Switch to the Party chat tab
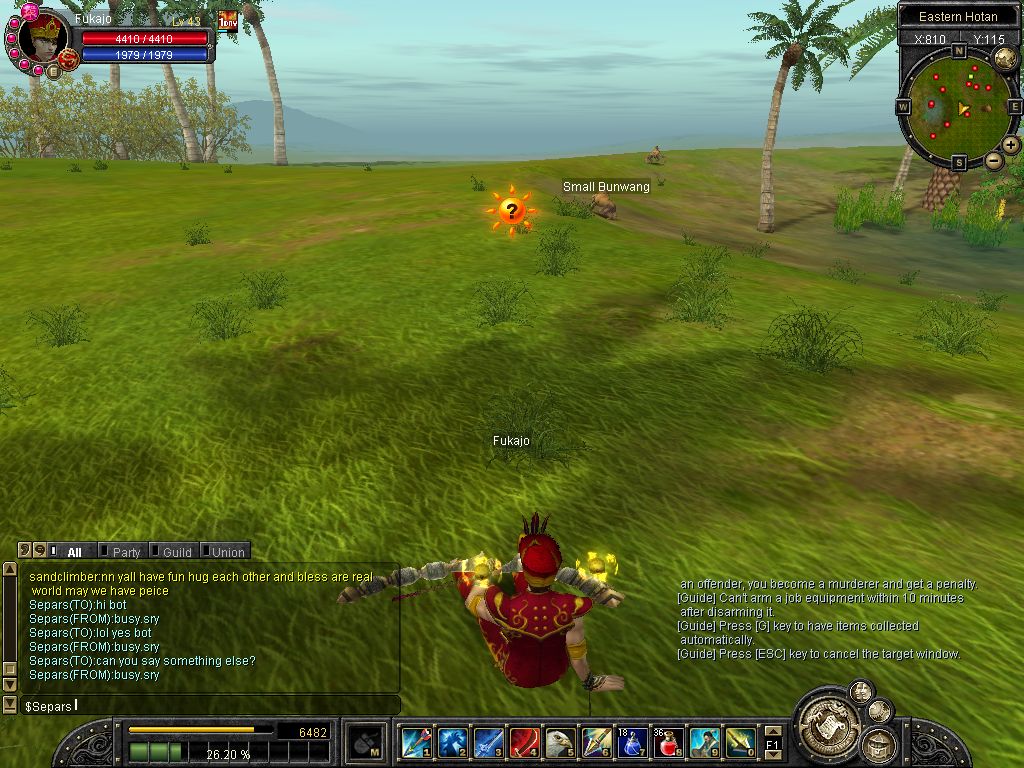The height and width of the screenshot is (768, 1024). tap(126, 552)
